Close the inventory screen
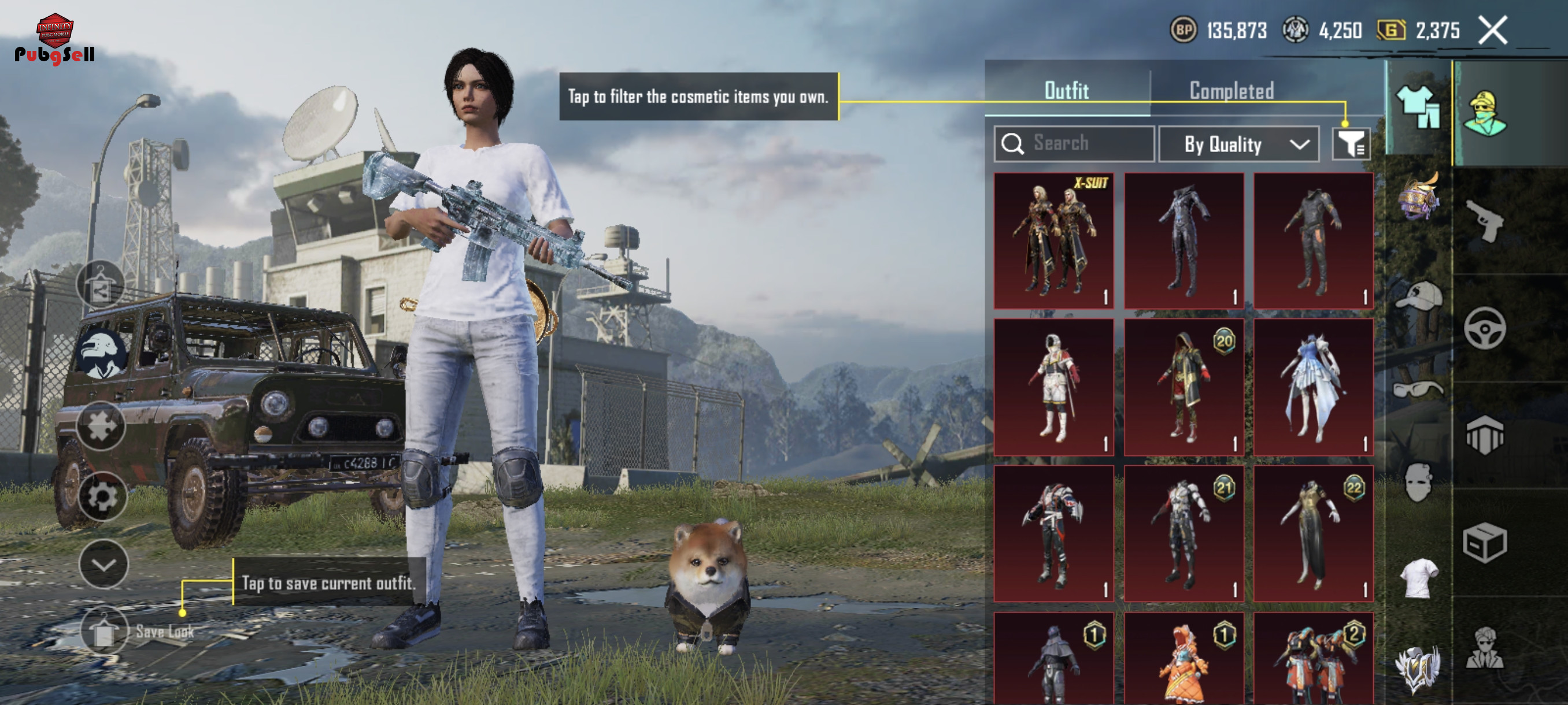 point(1492,31)
